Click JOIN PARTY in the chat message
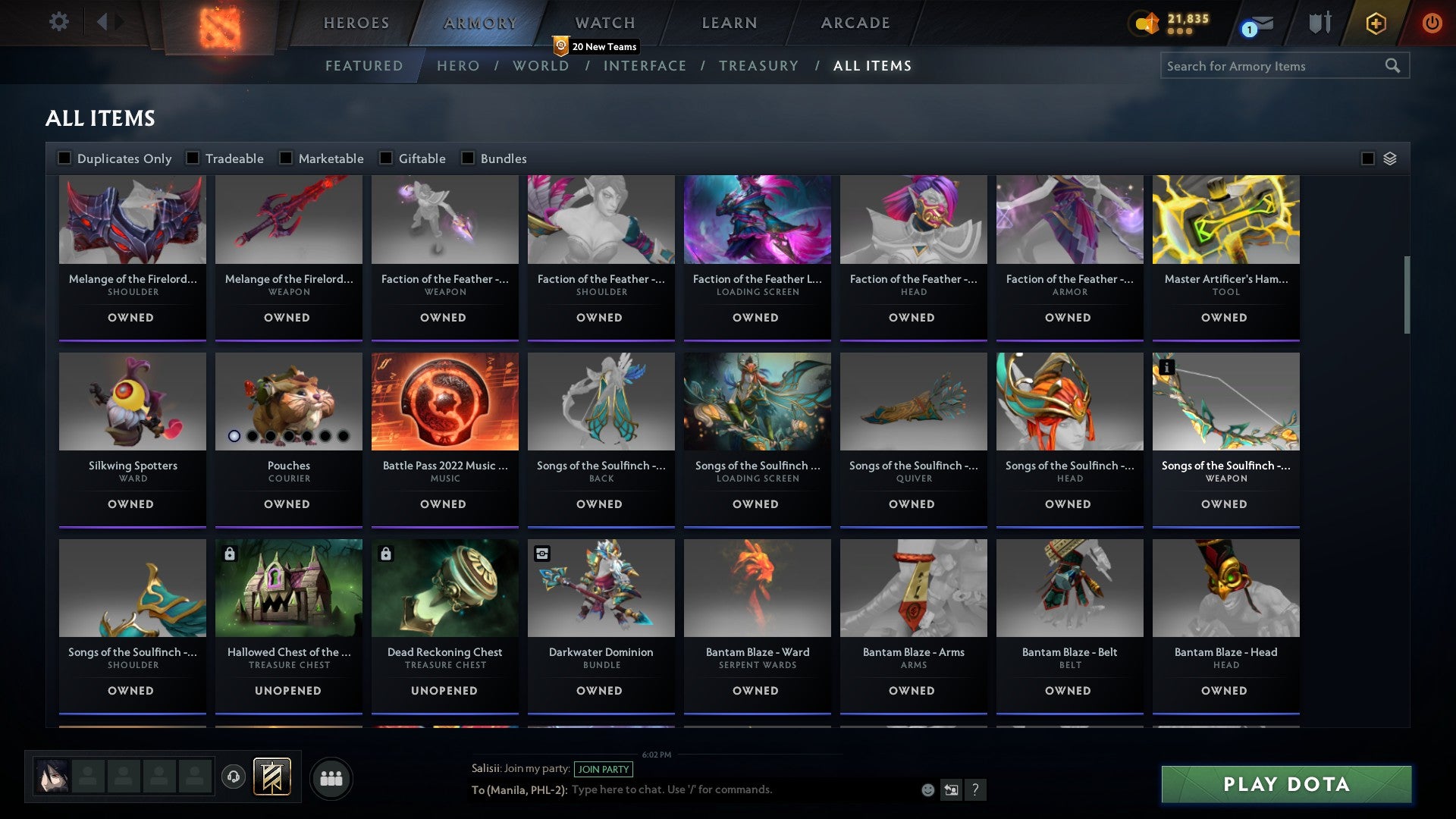The height and width of the screenshot is (819, 1456). tap(604, 769)
